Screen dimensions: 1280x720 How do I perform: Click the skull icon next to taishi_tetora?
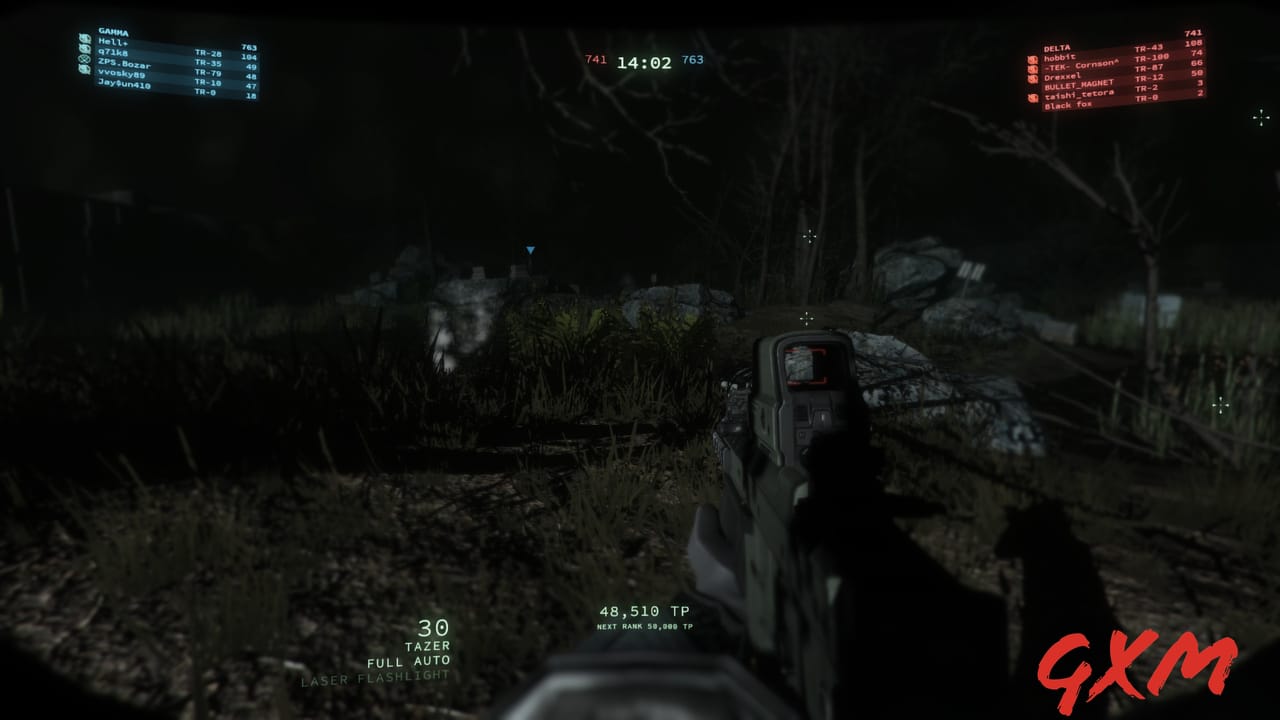(x=1032, y=97)
